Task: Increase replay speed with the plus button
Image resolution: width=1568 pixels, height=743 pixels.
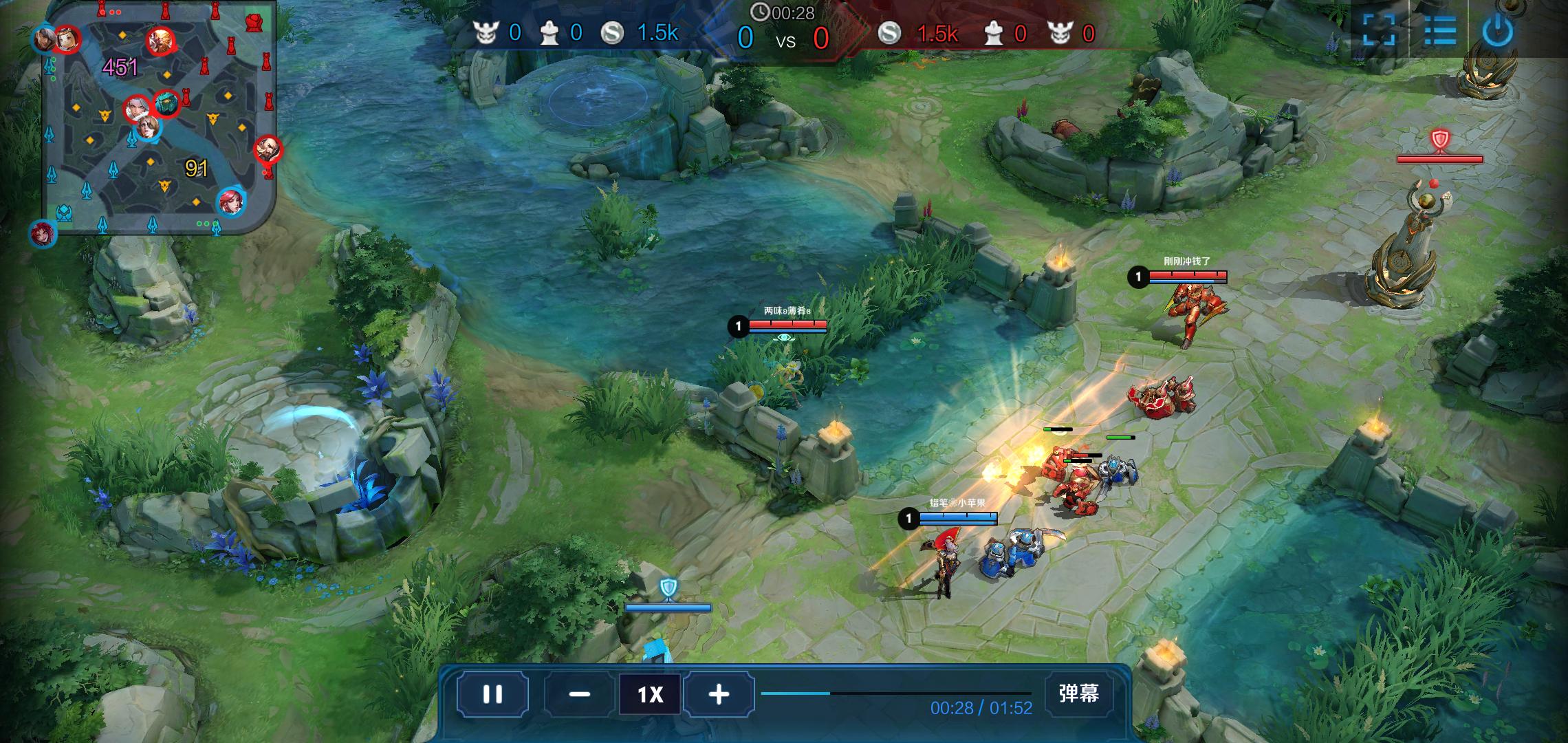Action: tap(719, 694)
